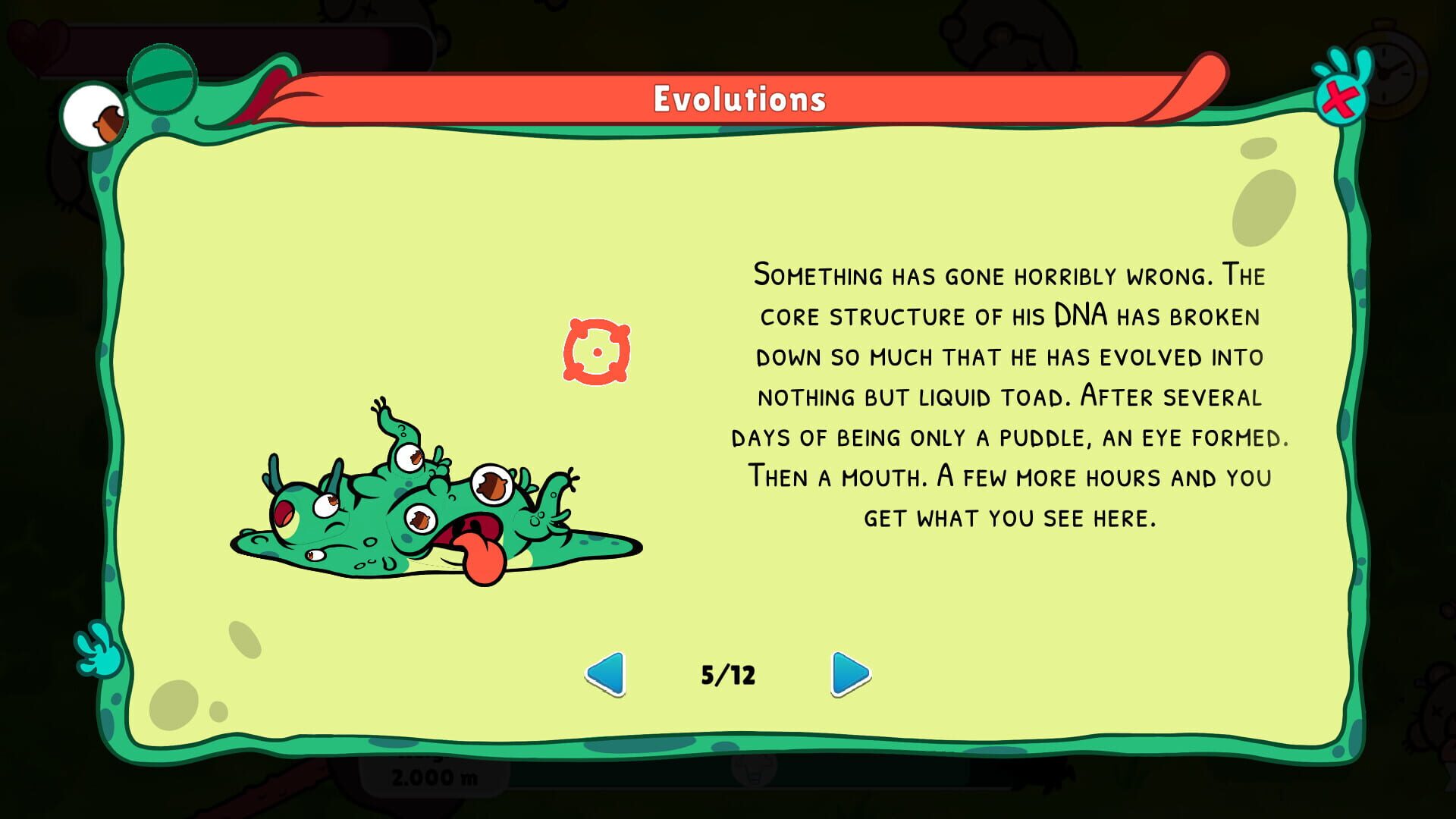Select the Evolutions title banner

pos(739,96)
